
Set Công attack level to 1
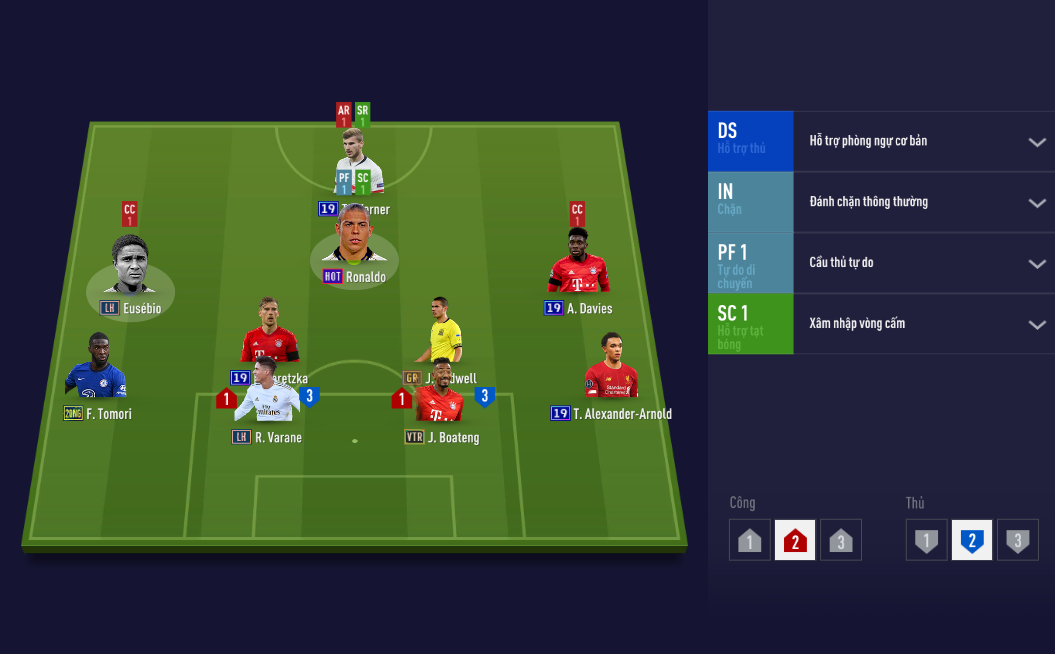(750, 541)
